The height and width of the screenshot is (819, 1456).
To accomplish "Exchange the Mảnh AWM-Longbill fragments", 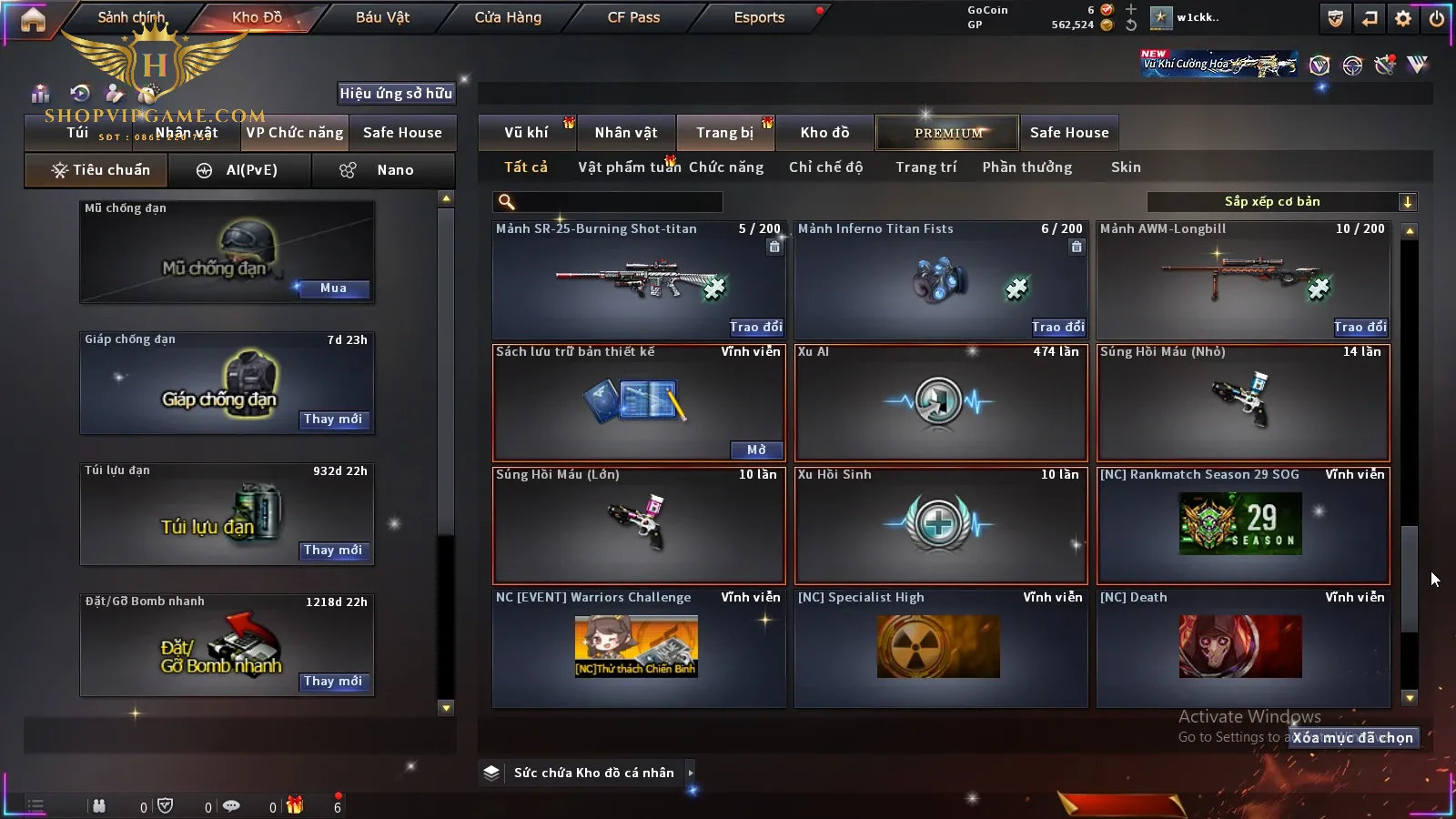I will 1360,327.
